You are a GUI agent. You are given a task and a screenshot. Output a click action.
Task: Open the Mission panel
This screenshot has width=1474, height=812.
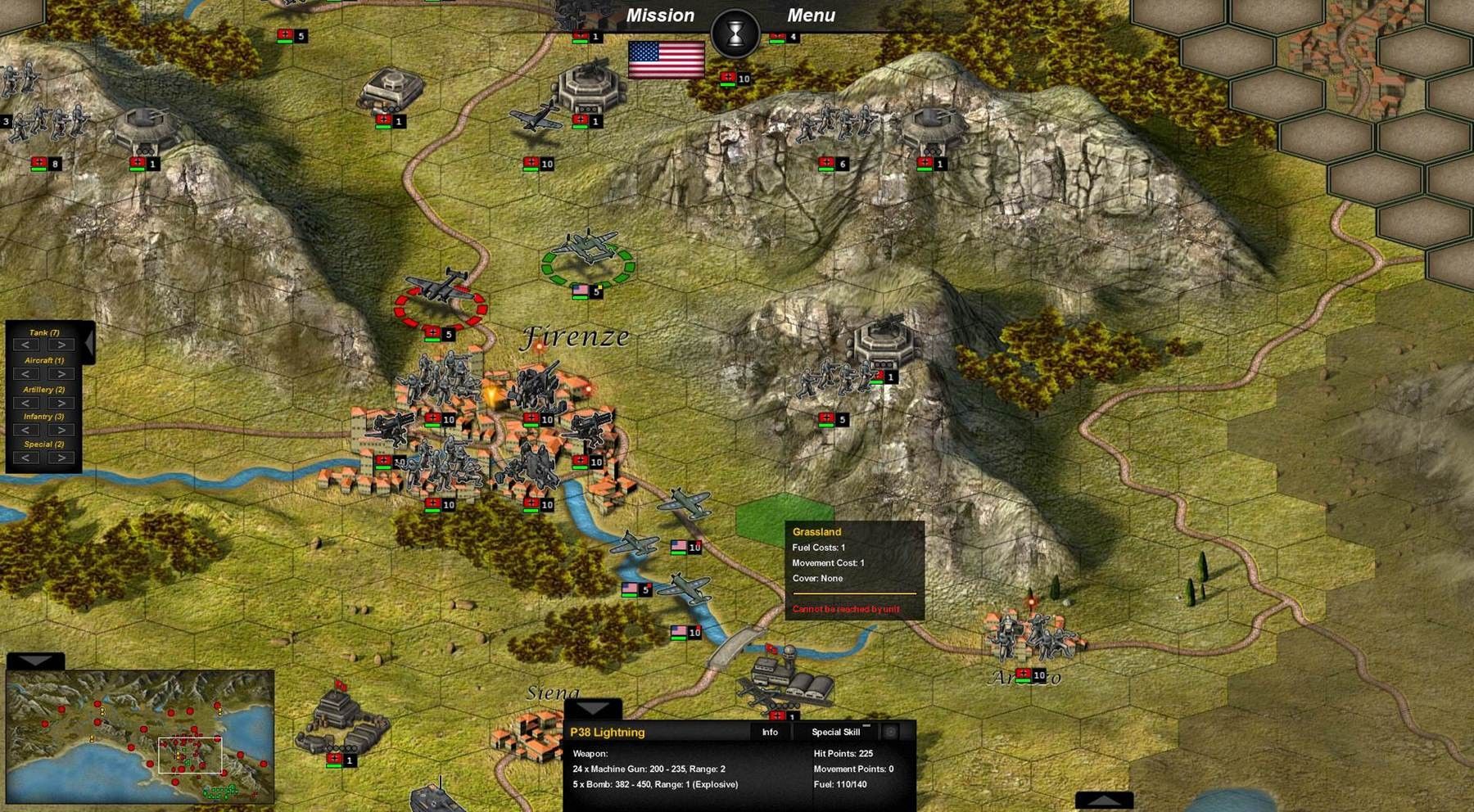(660, 16)
